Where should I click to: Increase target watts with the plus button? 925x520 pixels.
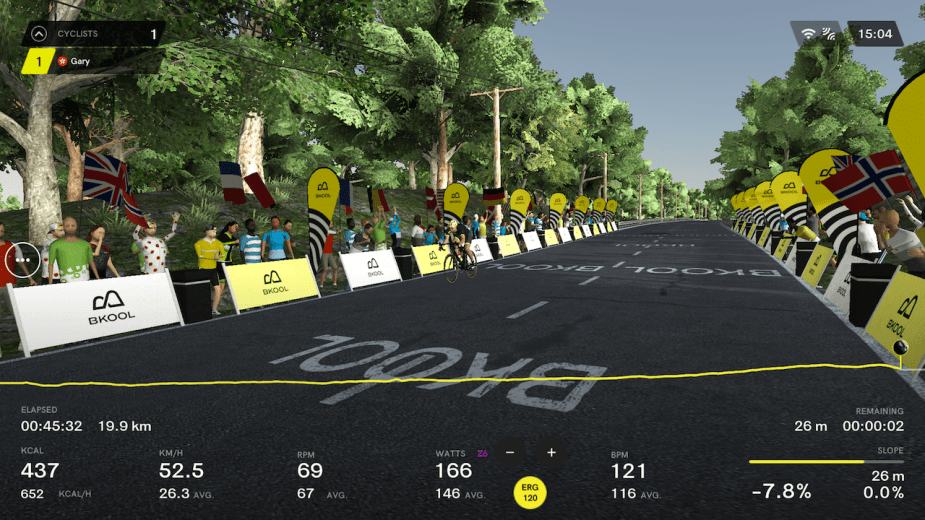551,453
